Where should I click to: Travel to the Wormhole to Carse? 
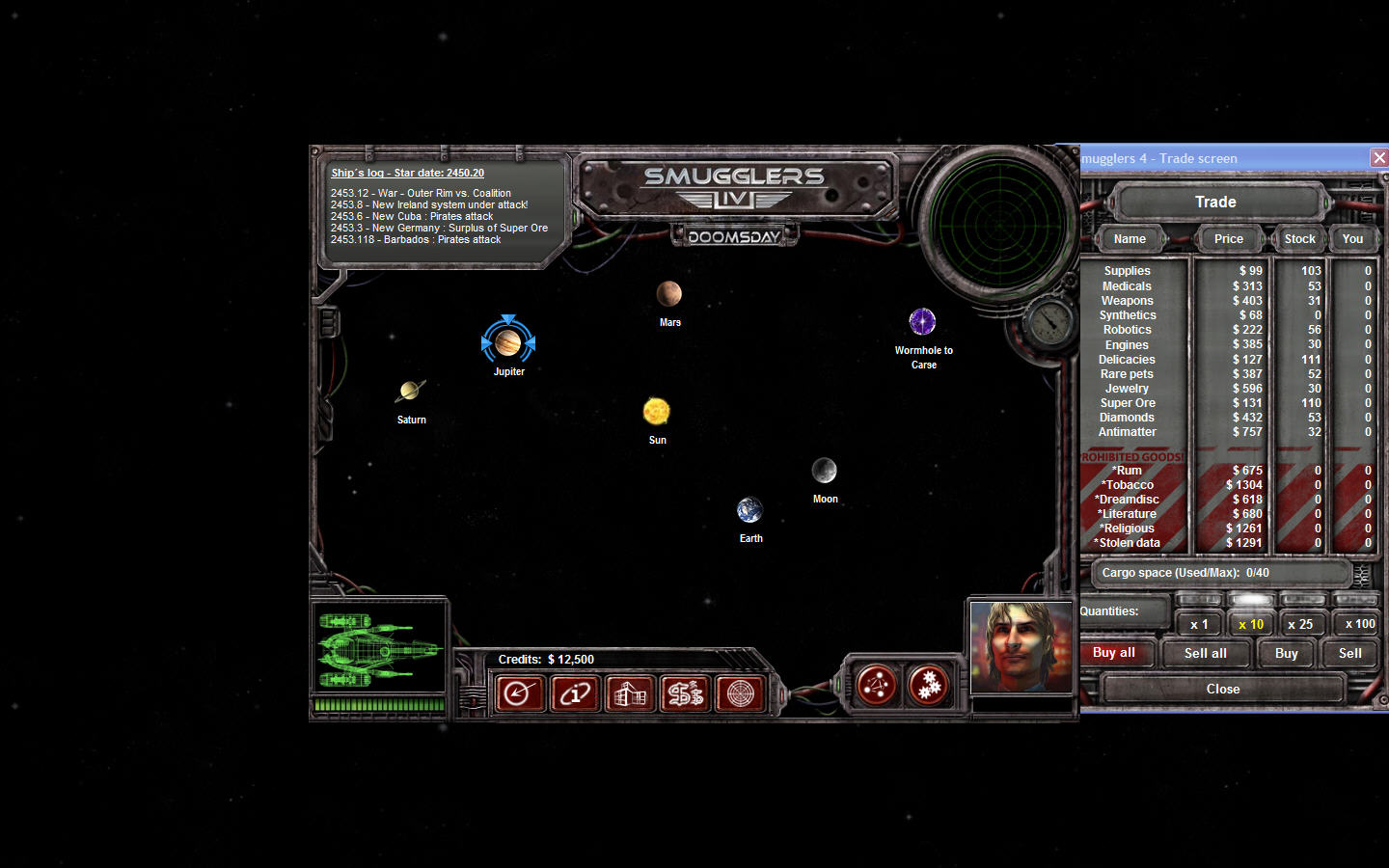(x=922, y=322)
